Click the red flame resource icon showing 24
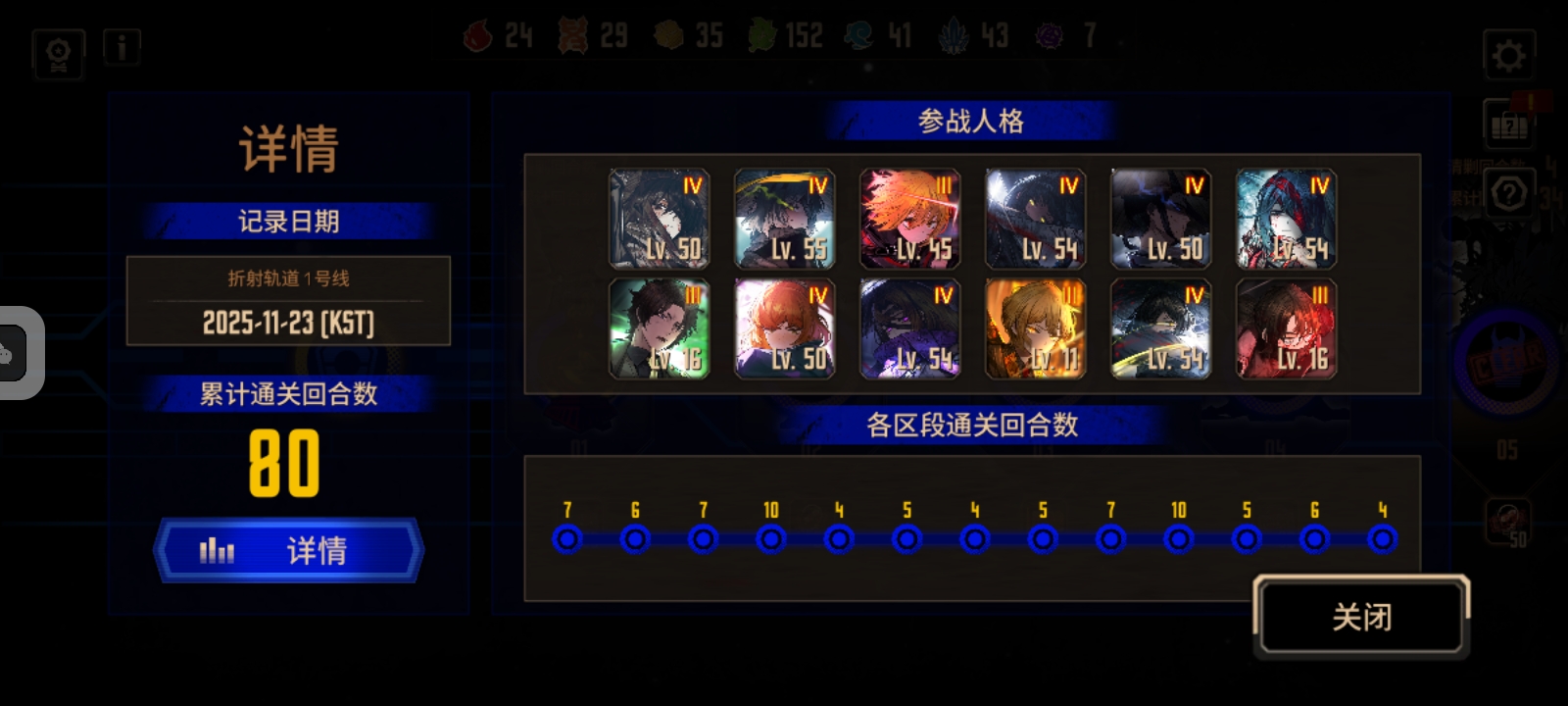 point(477,35)
